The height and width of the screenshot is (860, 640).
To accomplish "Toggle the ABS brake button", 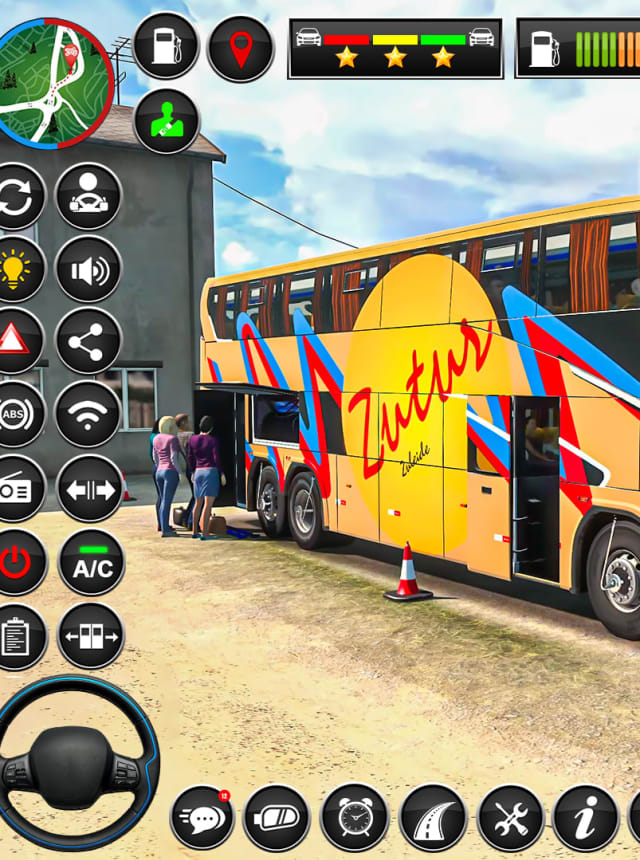I will (14, 414).
